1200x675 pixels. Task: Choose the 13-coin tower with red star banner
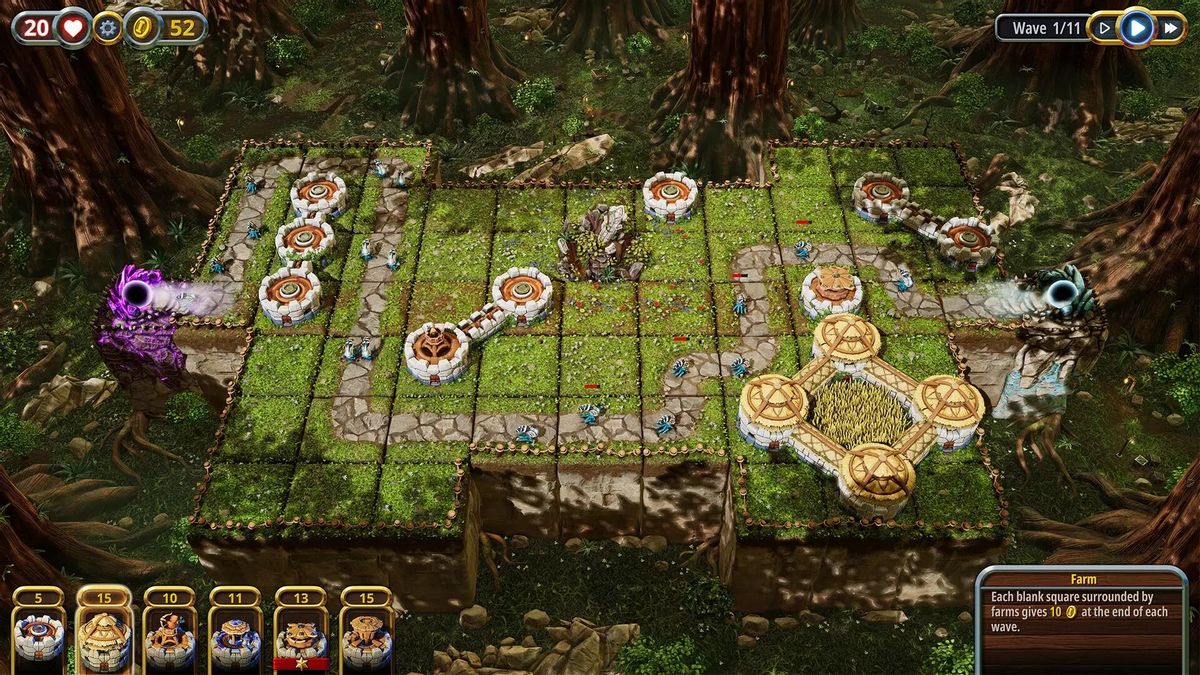301,634
